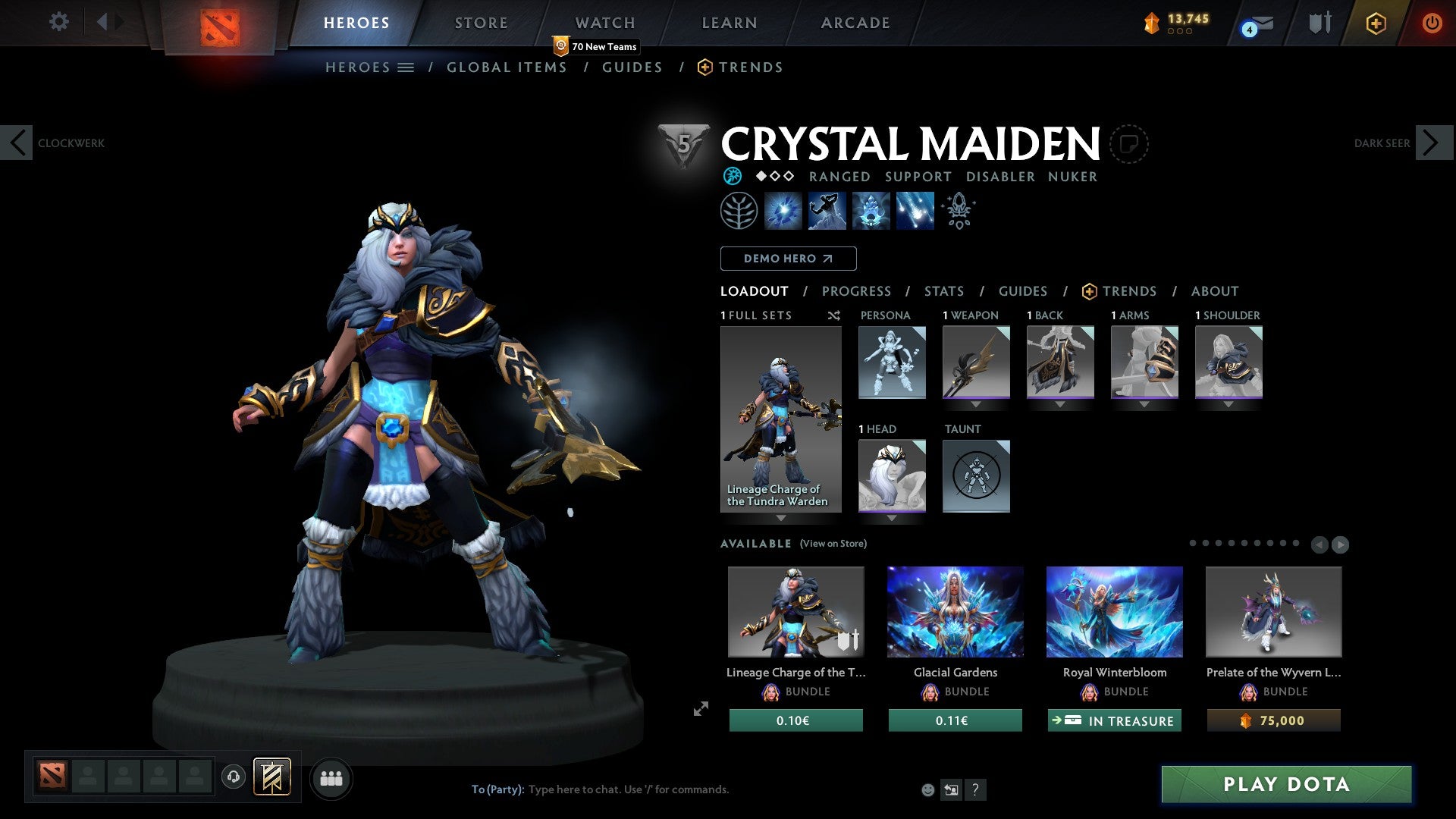Open voice chat headset settings
1456x819 pixels.
(x=233, y=778)
